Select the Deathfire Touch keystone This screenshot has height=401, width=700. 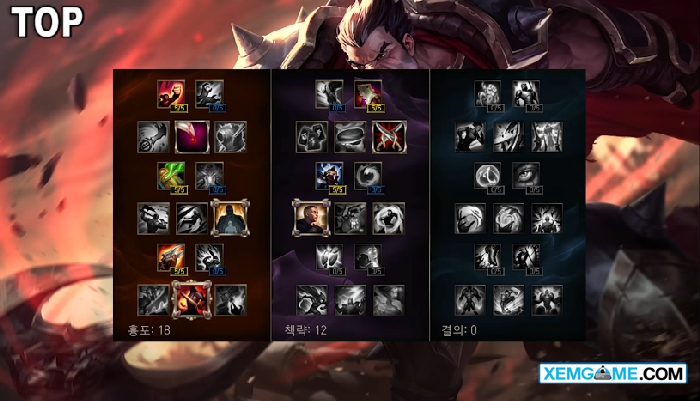tap(229, 297)
